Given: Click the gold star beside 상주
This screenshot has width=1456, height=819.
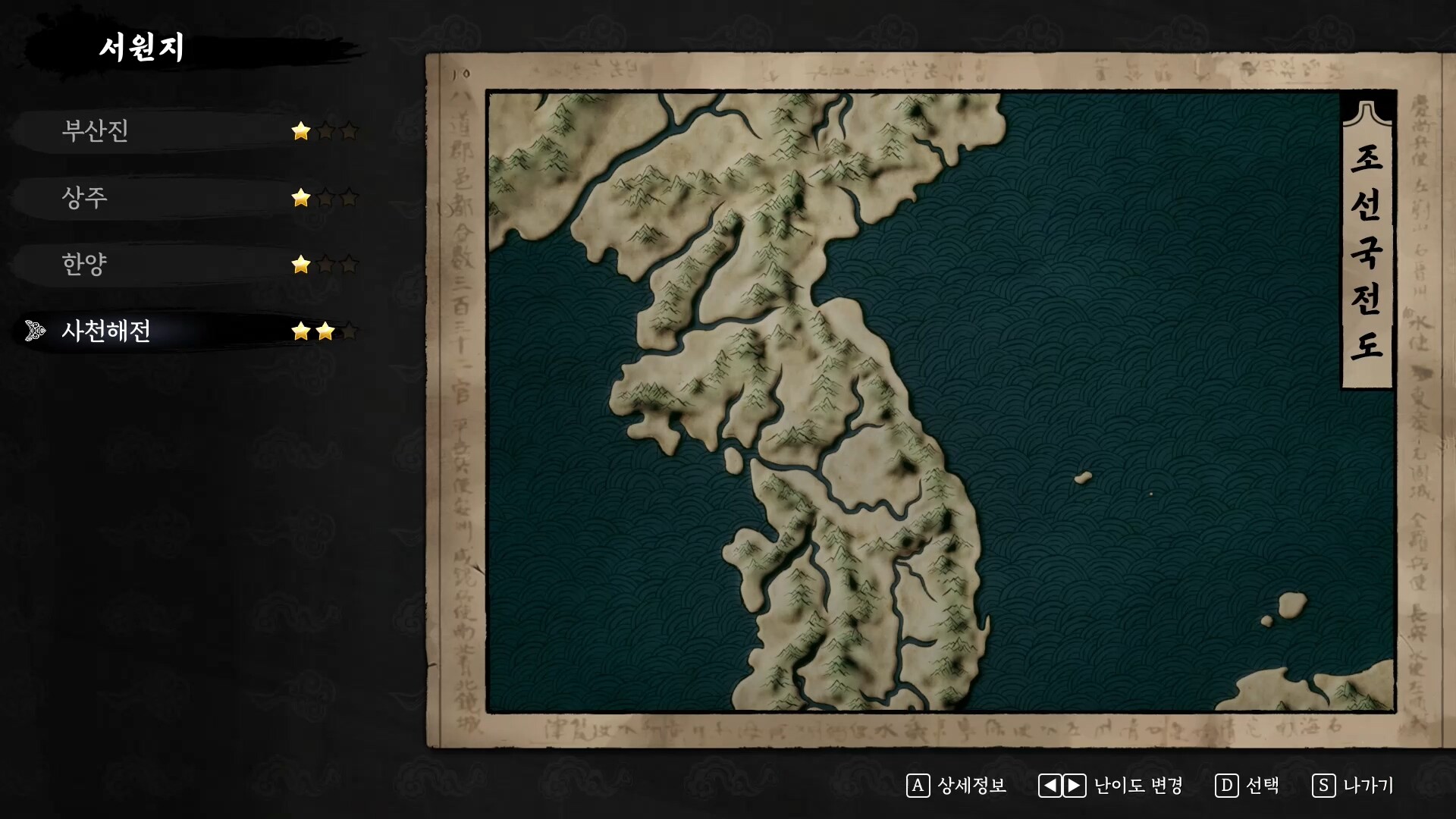Looking at the screenshot, I should [301, 197].
